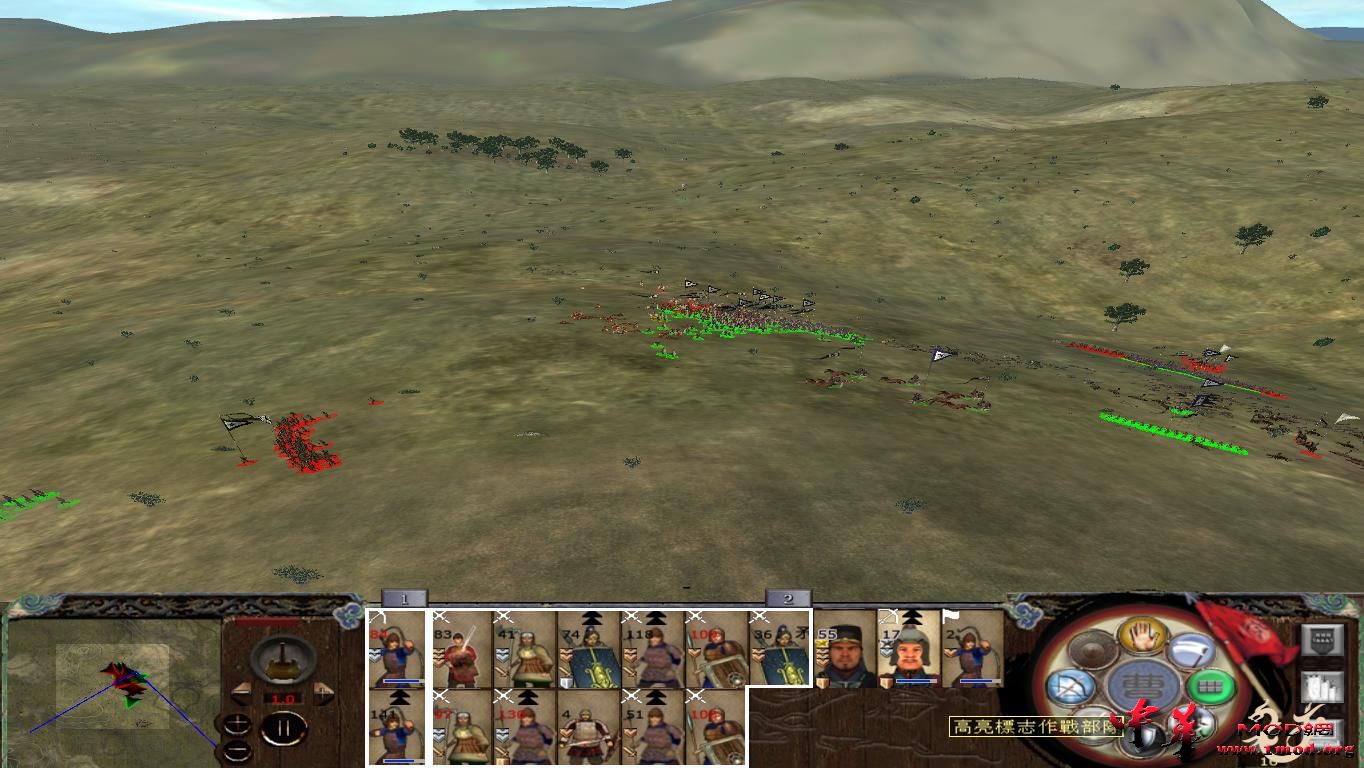
Task: Click the minimap zoom-in plus icon
Action: [238, 721]
